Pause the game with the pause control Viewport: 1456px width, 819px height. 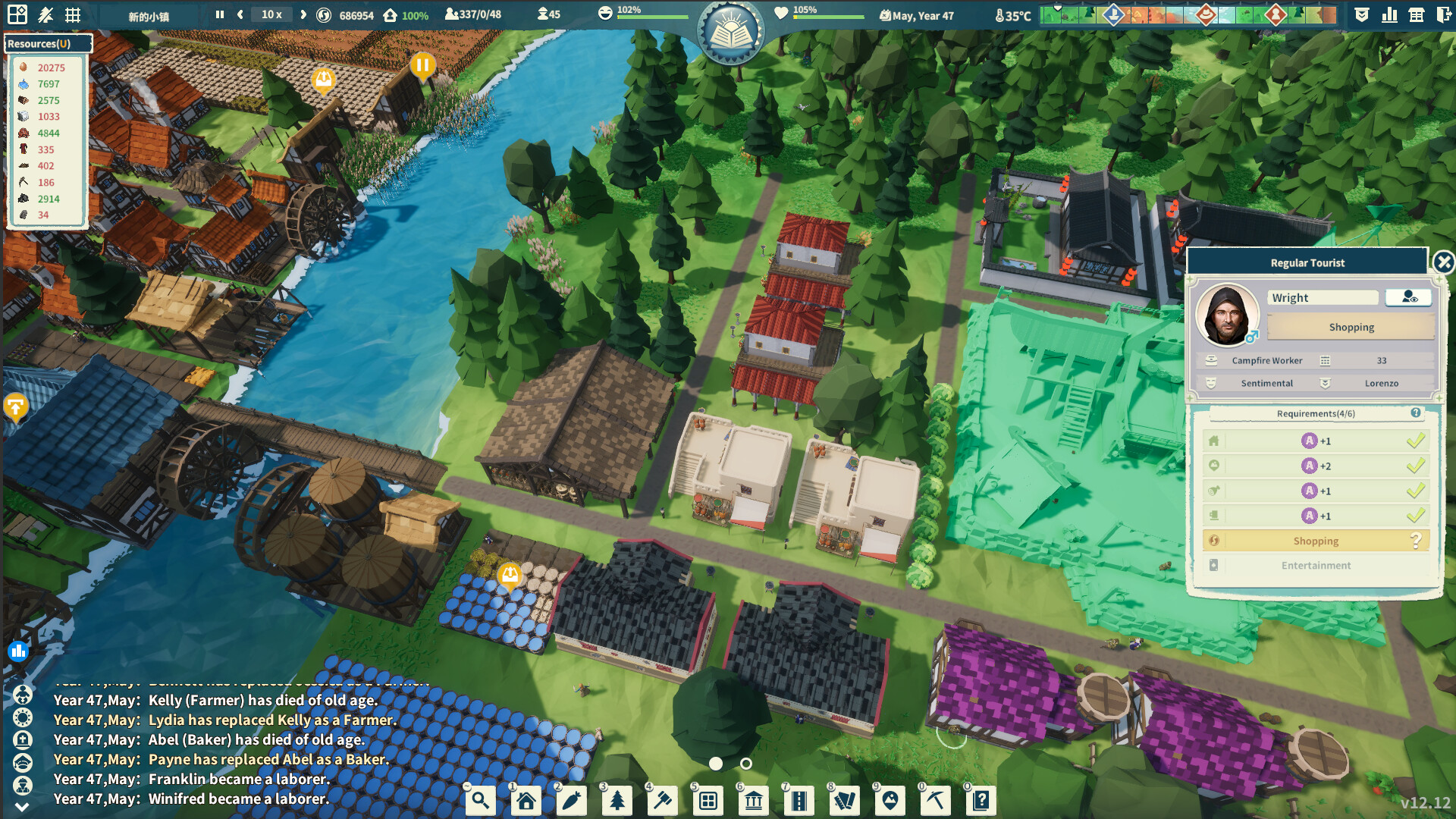click(x=219, y=14)
